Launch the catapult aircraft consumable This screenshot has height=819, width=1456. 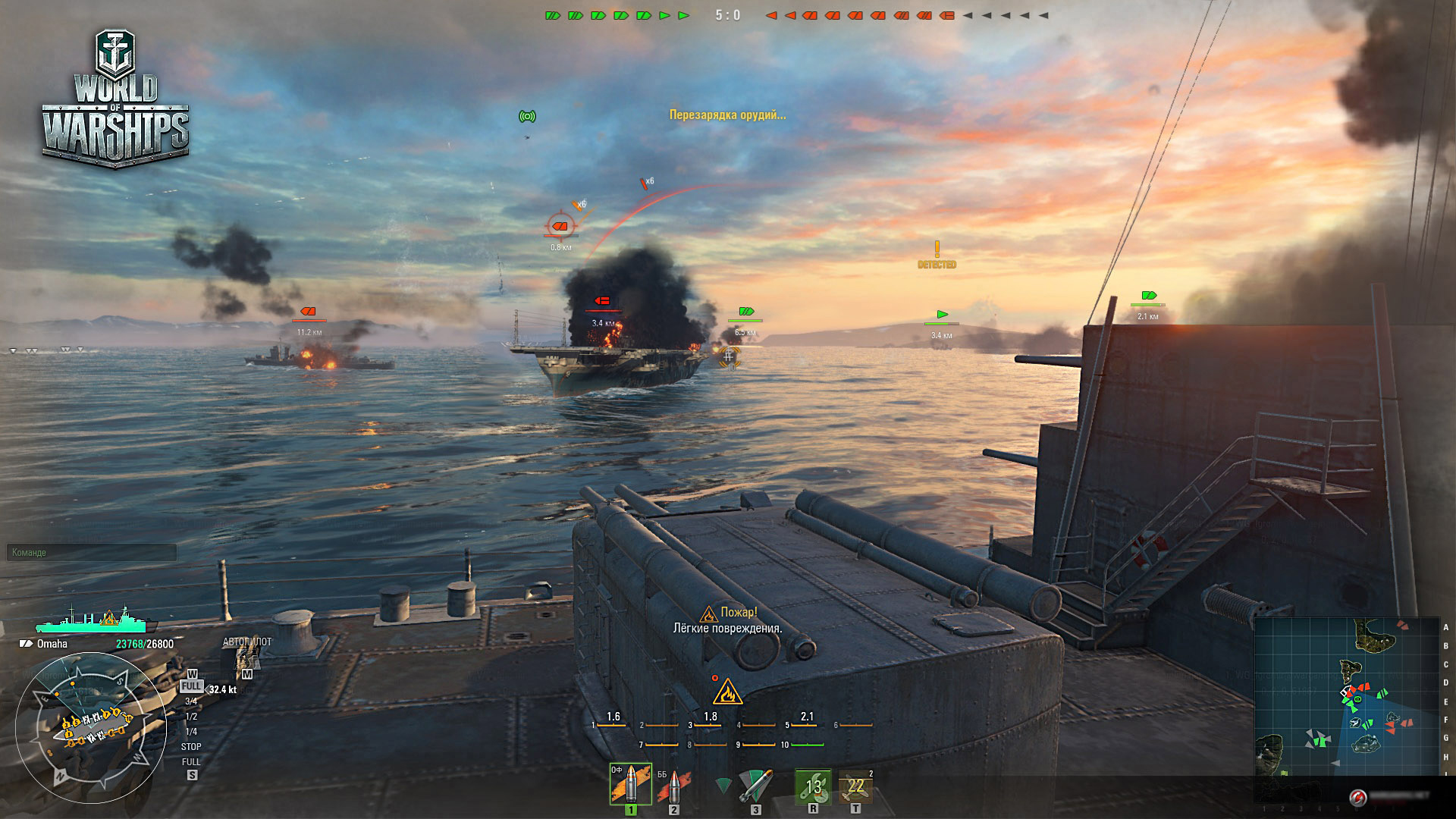click(855, 786)
